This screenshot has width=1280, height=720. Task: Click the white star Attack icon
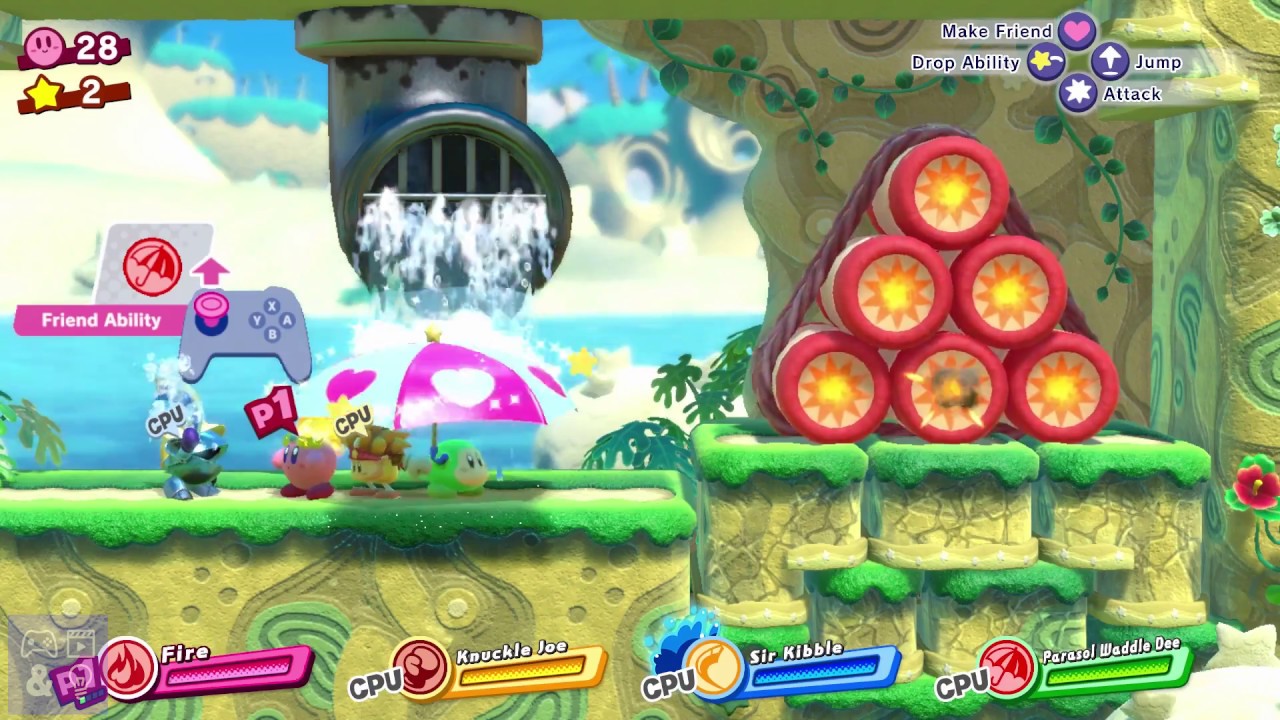click(x=1078, y=93)
